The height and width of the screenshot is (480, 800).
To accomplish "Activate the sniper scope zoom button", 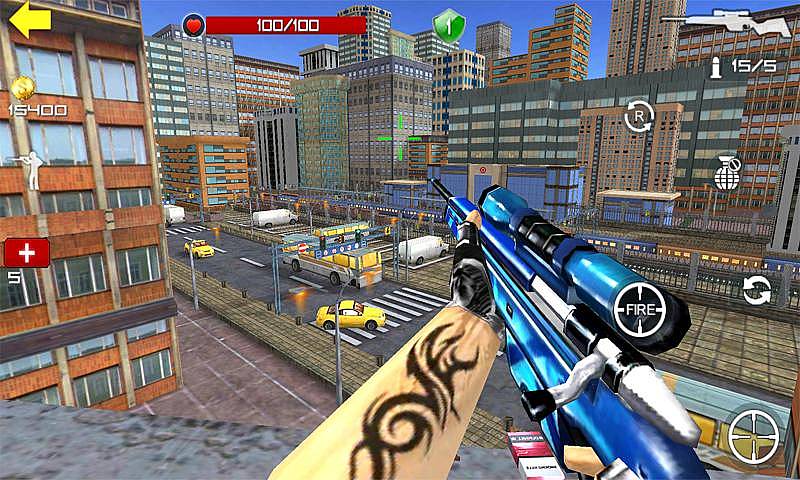I will click(753, 435).
